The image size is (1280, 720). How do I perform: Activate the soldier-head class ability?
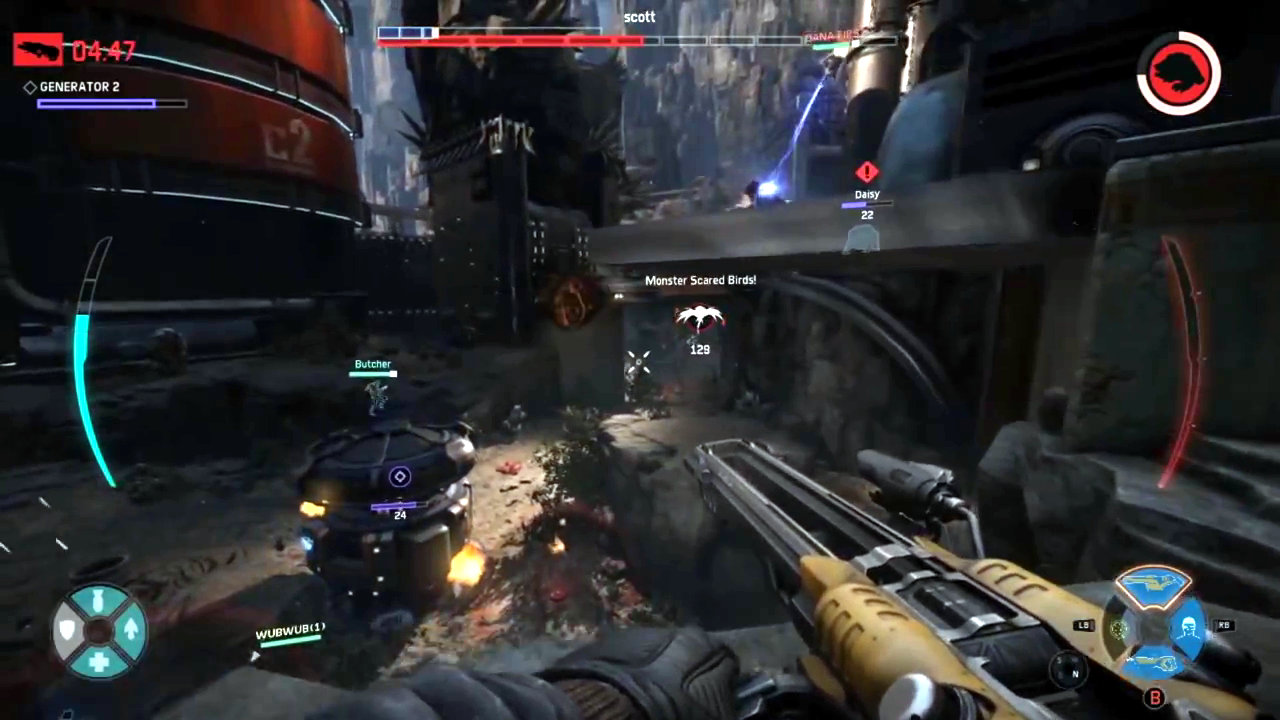1186,627
